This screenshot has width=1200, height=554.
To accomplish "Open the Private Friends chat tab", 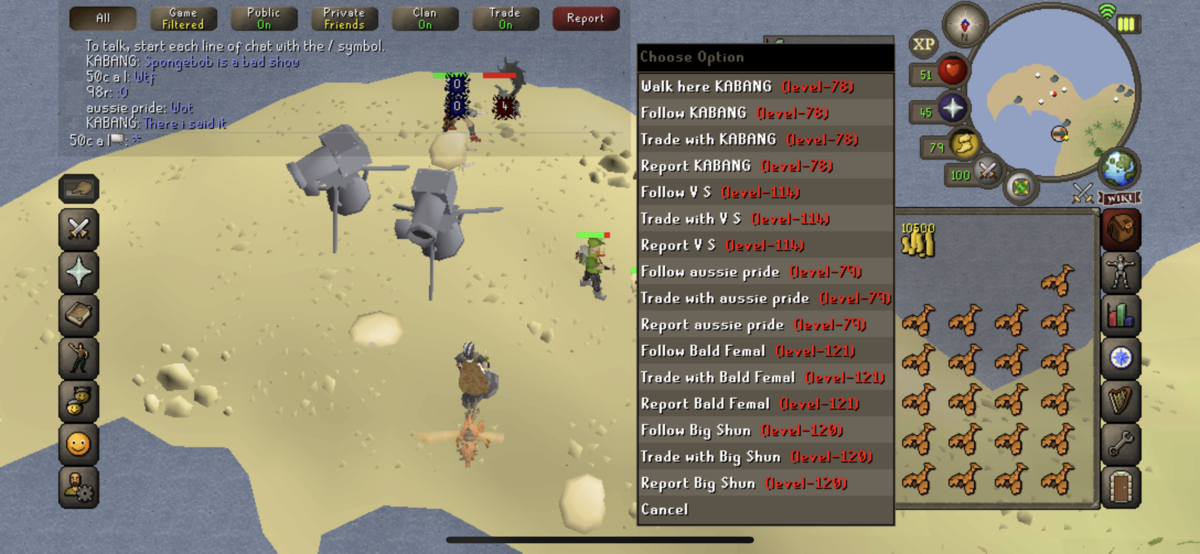I will (344, 18).
